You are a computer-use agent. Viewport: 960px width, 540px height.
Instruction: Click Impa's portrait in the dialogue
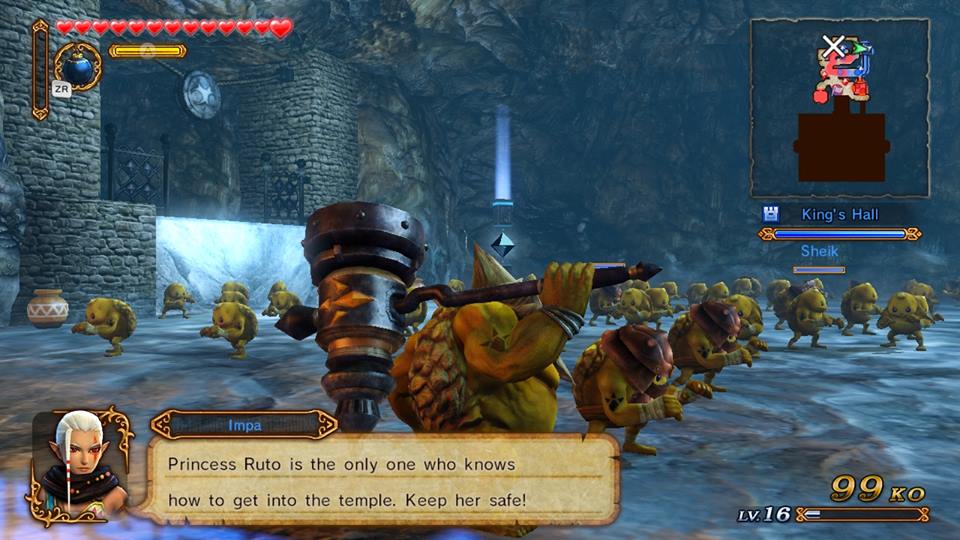(79, 462)
